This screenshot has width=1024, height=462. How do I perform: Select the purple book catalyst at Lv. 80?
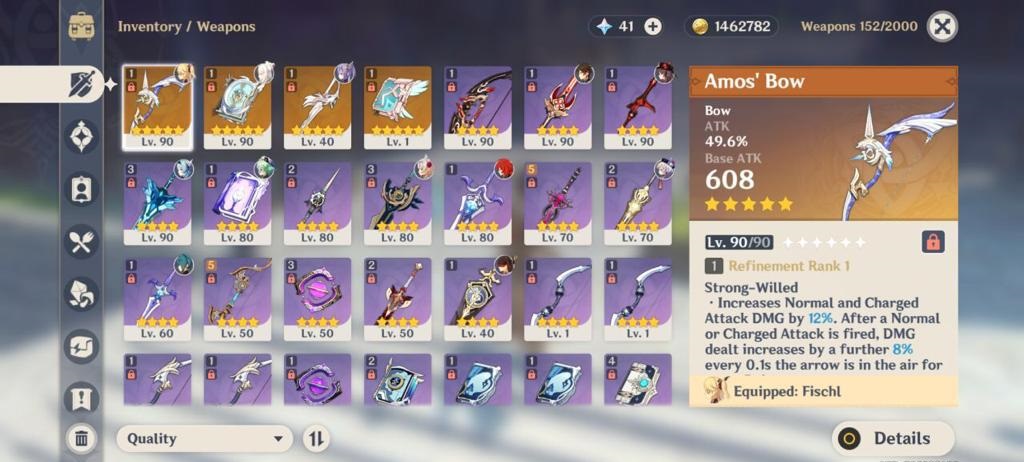coord(237,202)
